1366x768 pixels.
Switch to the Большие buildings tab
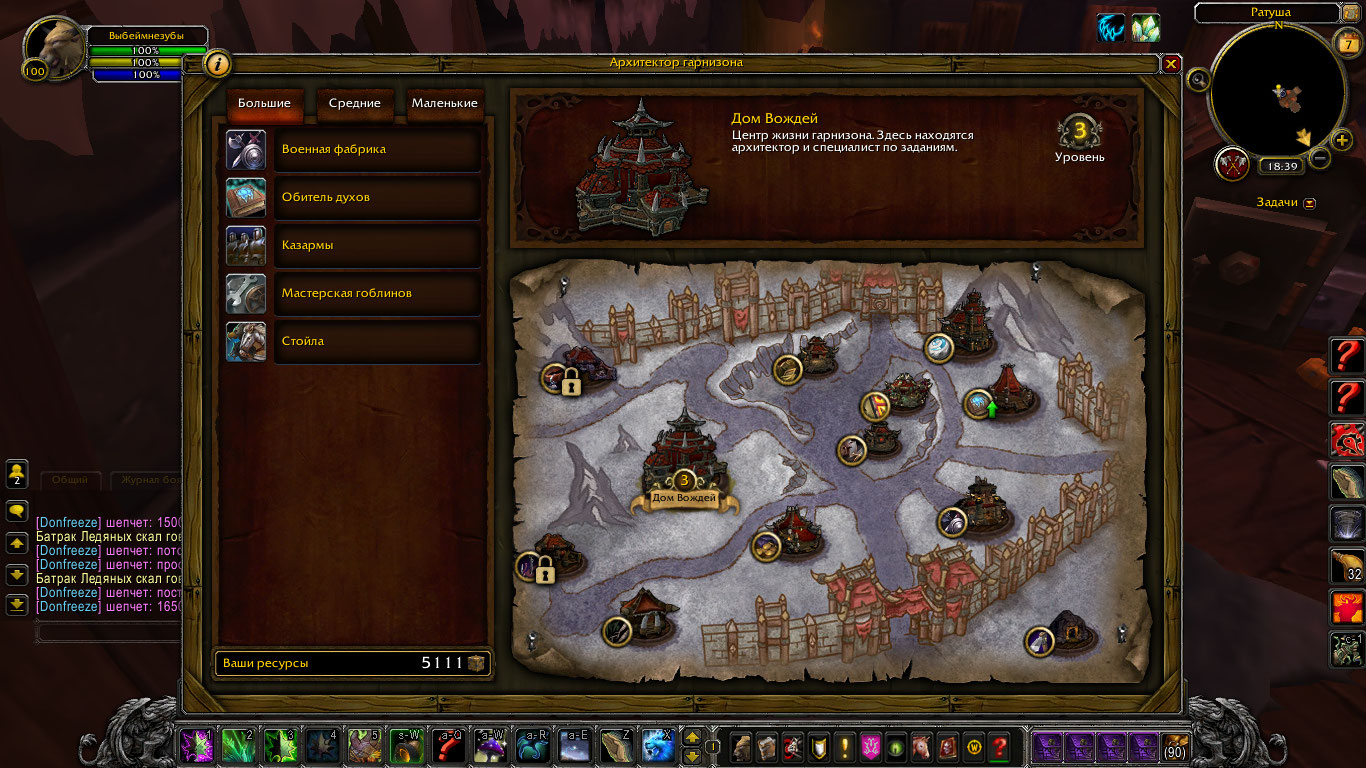(x=264, y=103)
